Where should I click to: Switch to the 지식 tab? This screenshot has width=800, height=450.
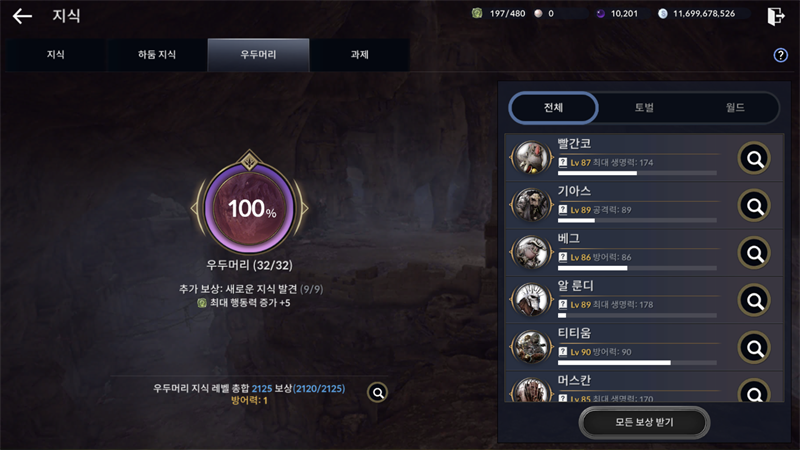pyautogui.click(x=56, y=55)
